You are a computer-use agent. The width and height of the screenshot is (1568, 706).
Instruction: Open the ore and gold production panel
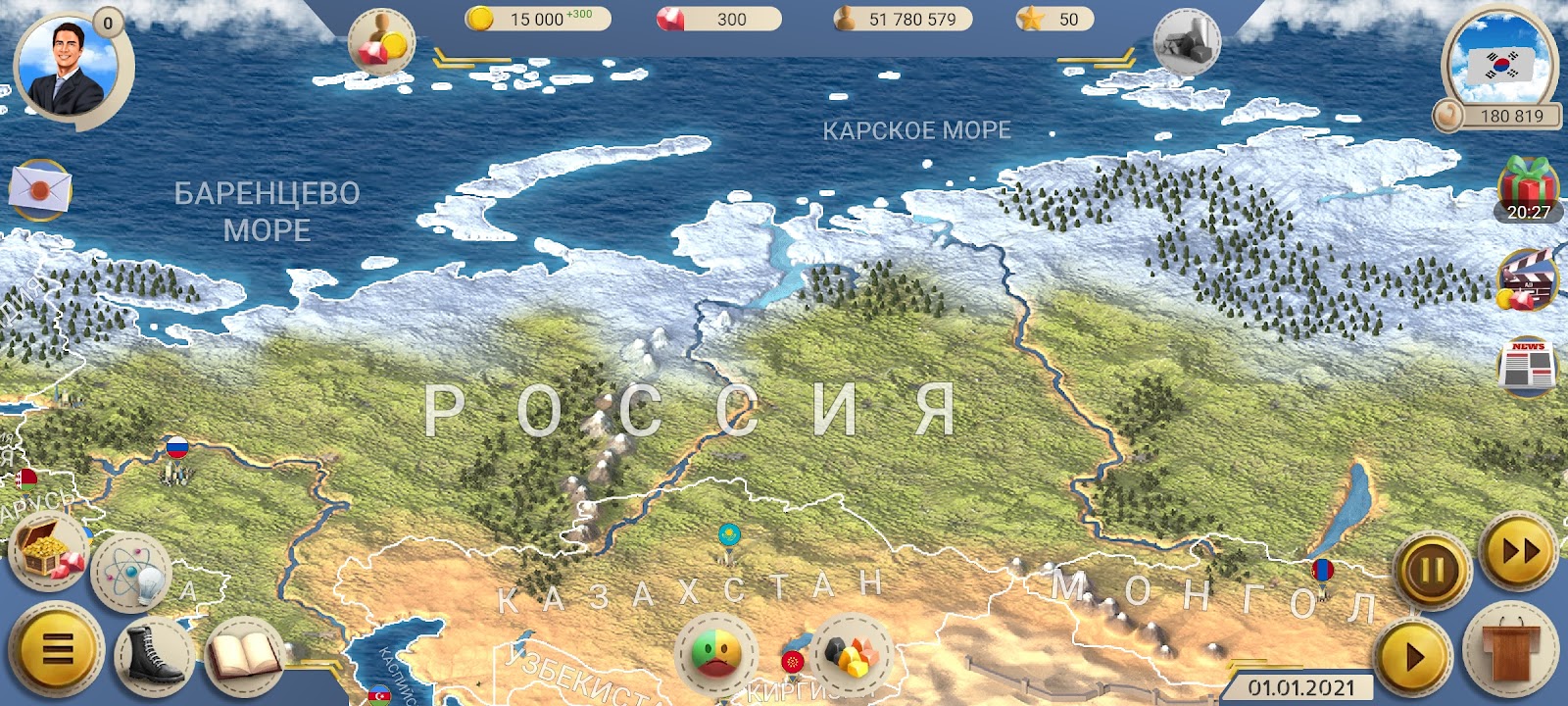[850, 650]
